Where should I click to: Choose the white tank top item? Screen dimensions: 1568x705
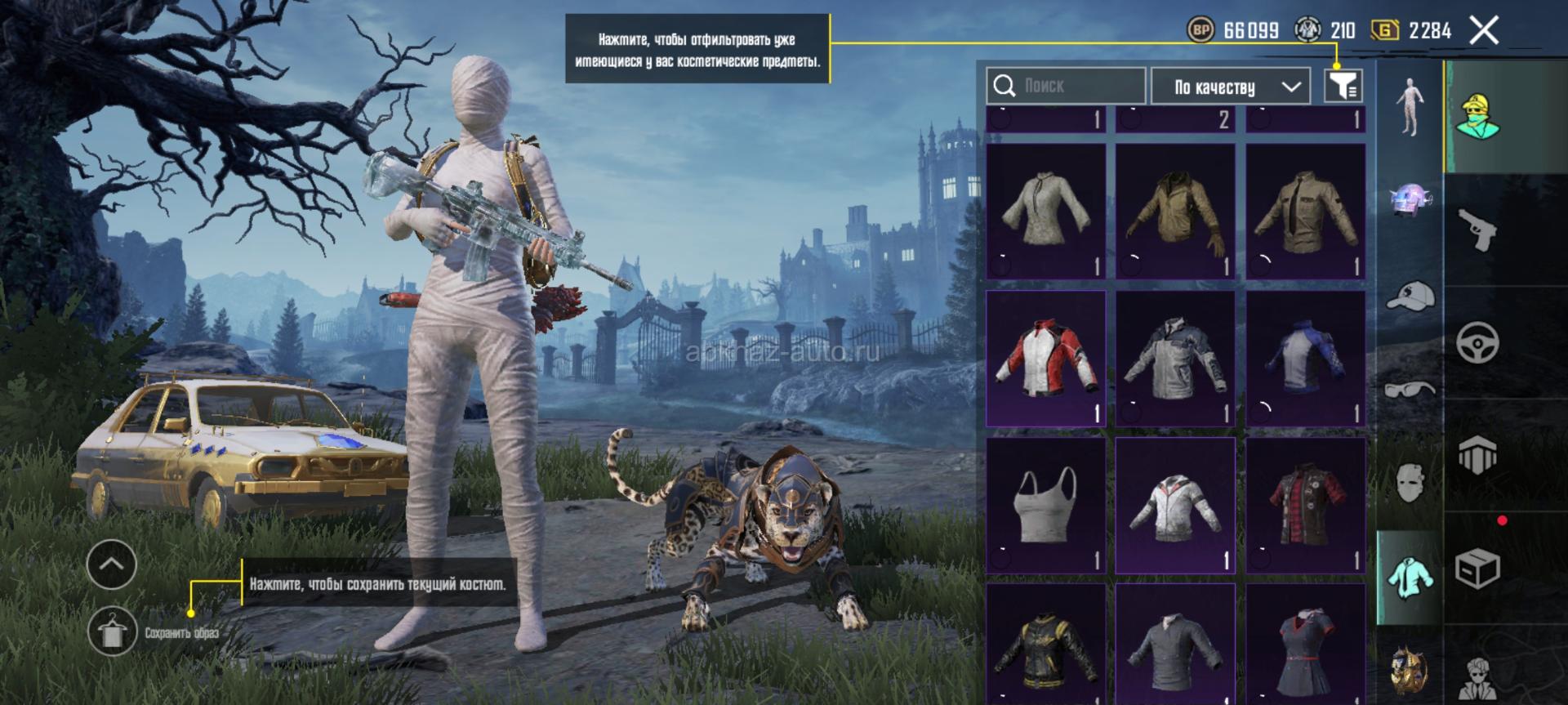click(x=1046, y=505)
